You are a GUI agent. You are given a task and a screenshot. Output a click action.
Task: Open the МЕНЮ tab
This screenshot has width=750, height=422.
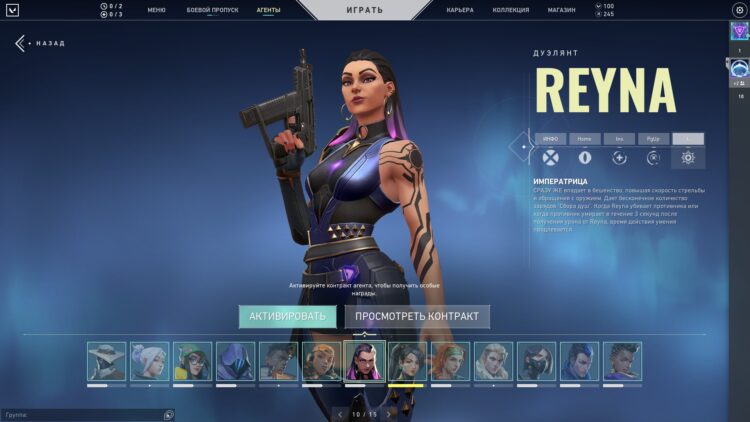[156, 10]
